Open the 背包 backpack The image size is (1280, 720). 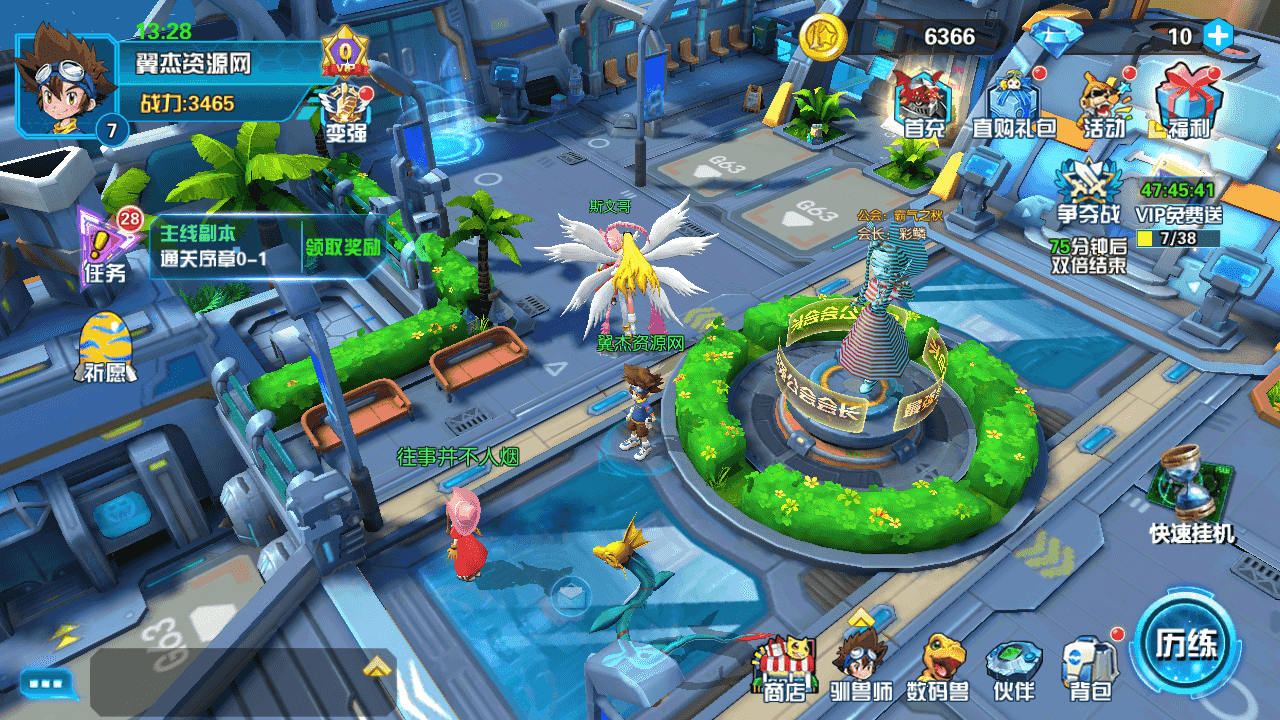tap(1089, 668)
